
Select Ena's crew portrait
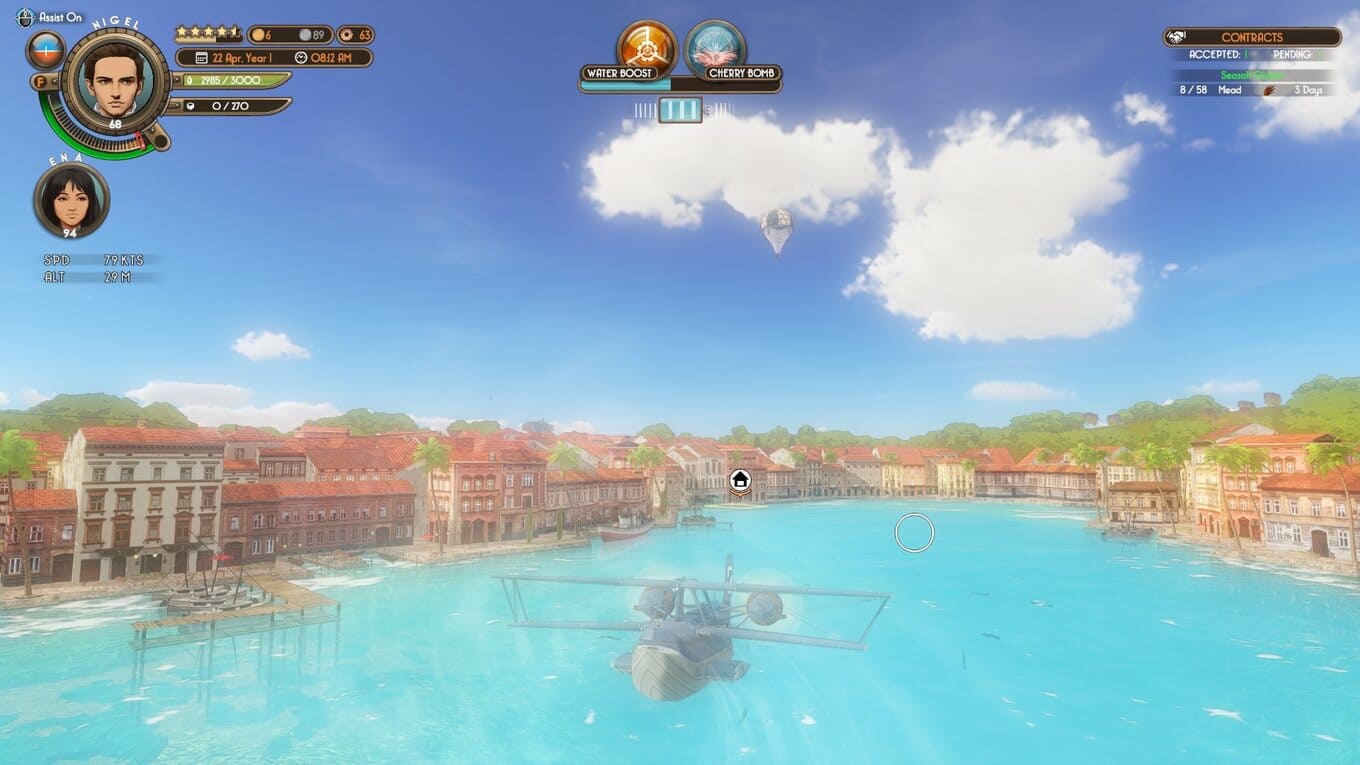pyautogui.click(x=71, y=200)
